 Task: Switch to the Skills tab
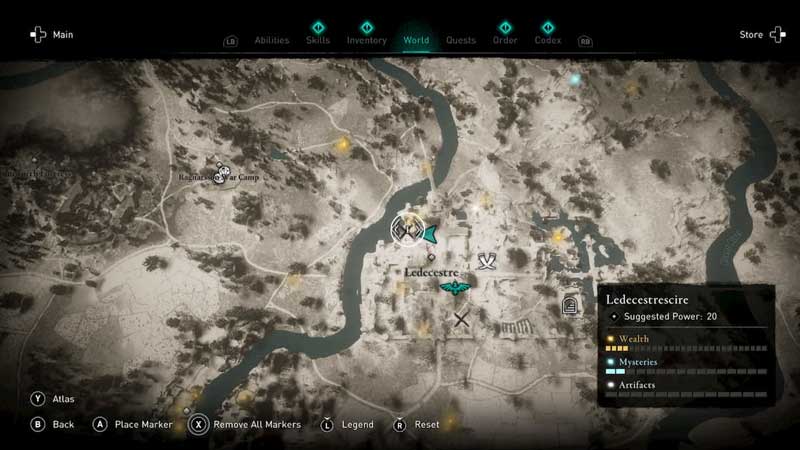coord(319,41)
